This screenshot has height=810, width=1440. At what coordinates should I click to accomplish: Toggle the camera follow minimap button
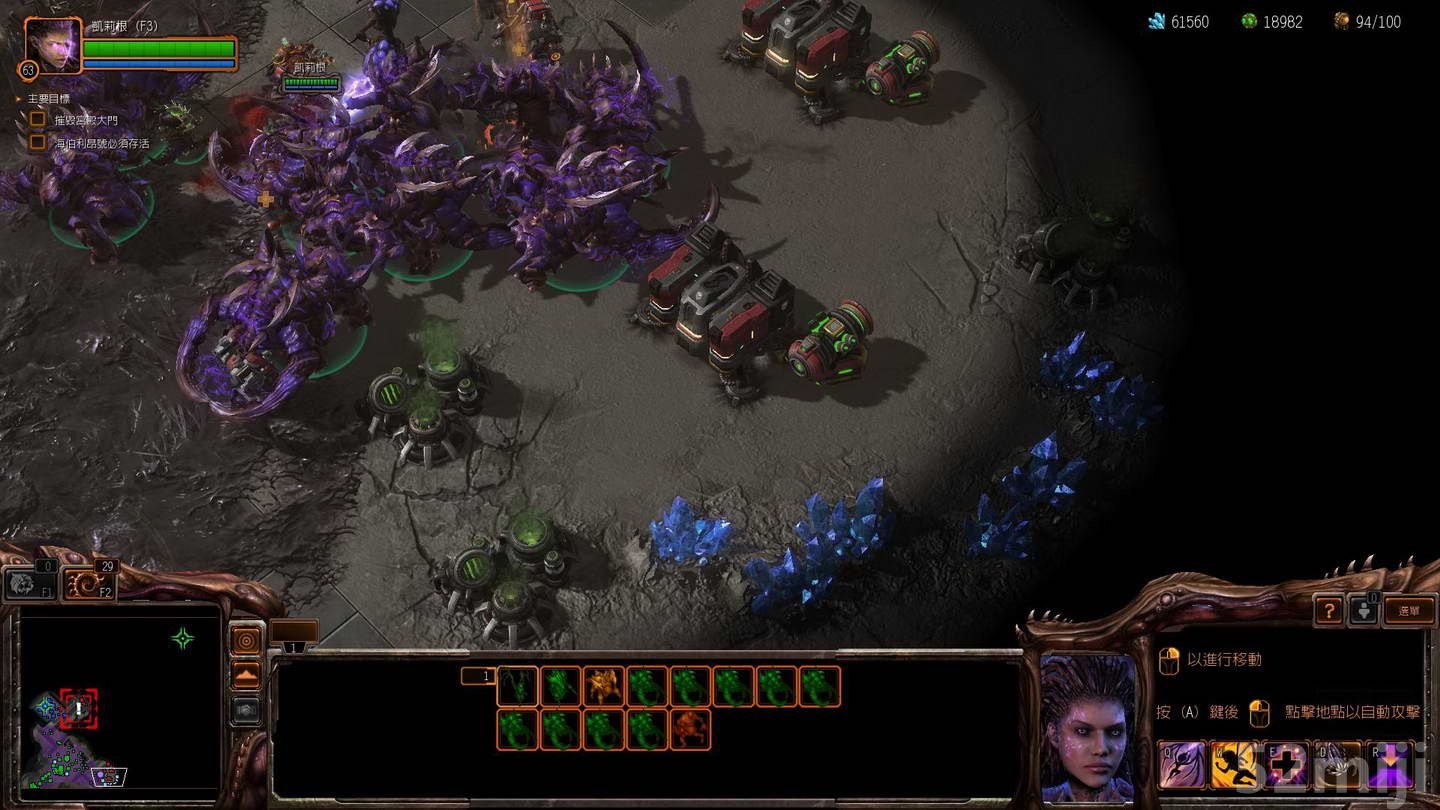point(246,710)
